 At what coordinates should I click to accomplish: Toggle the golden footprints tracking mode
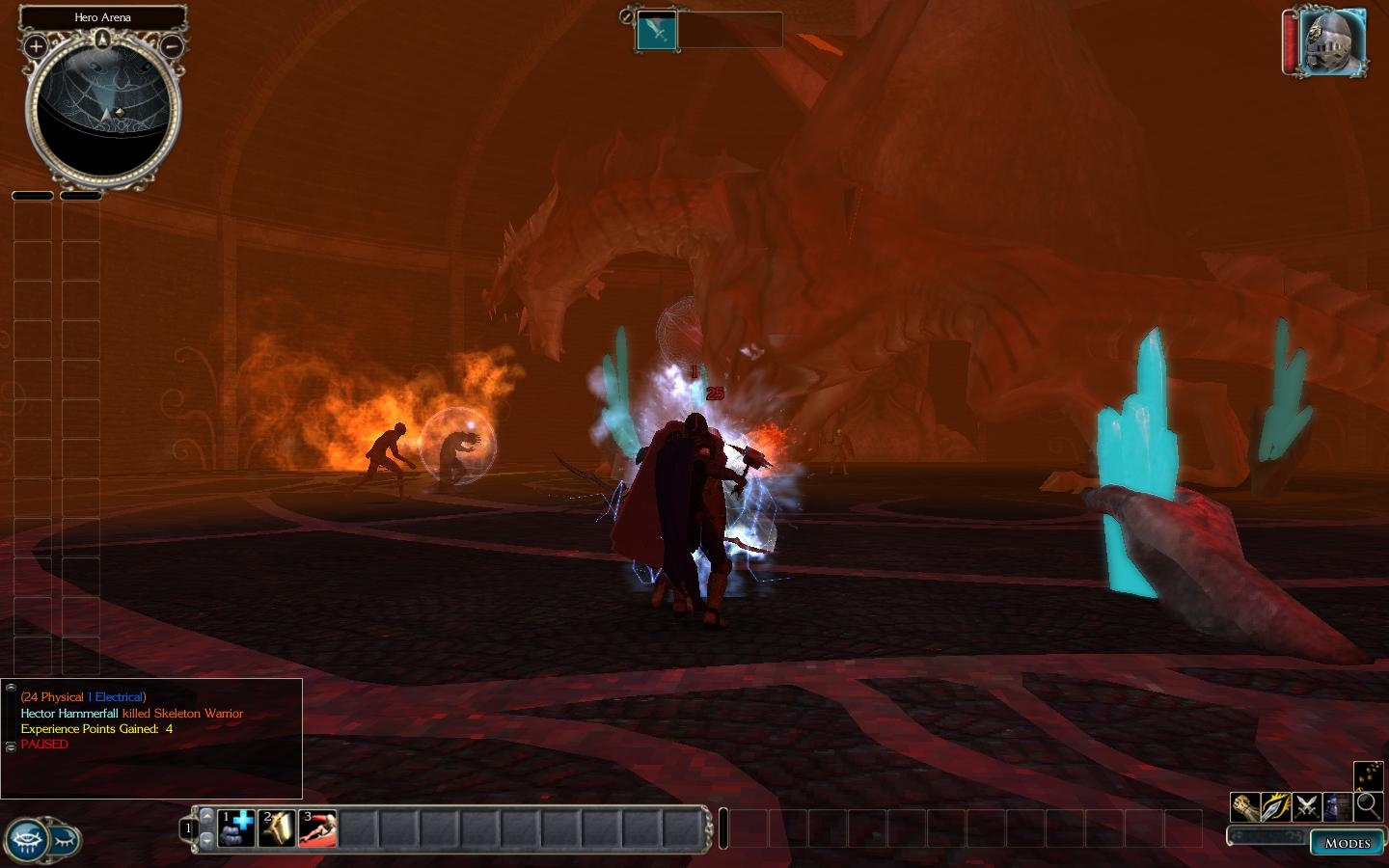click(1368, 774)
